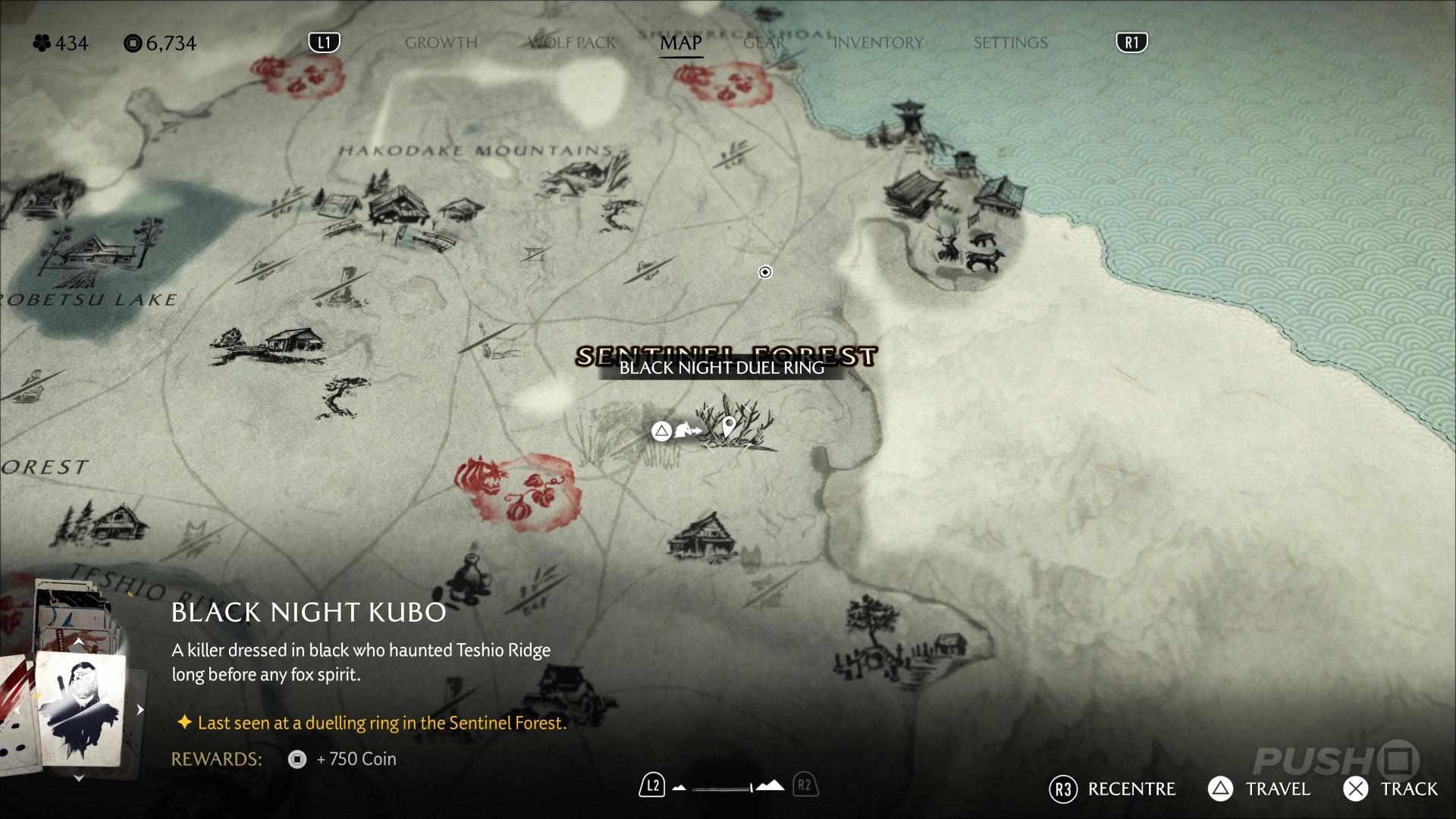Viewport: 1456px width, 819px height.
Task: Cycle card stack with the down arrow
Action: (x=78, y=778)
